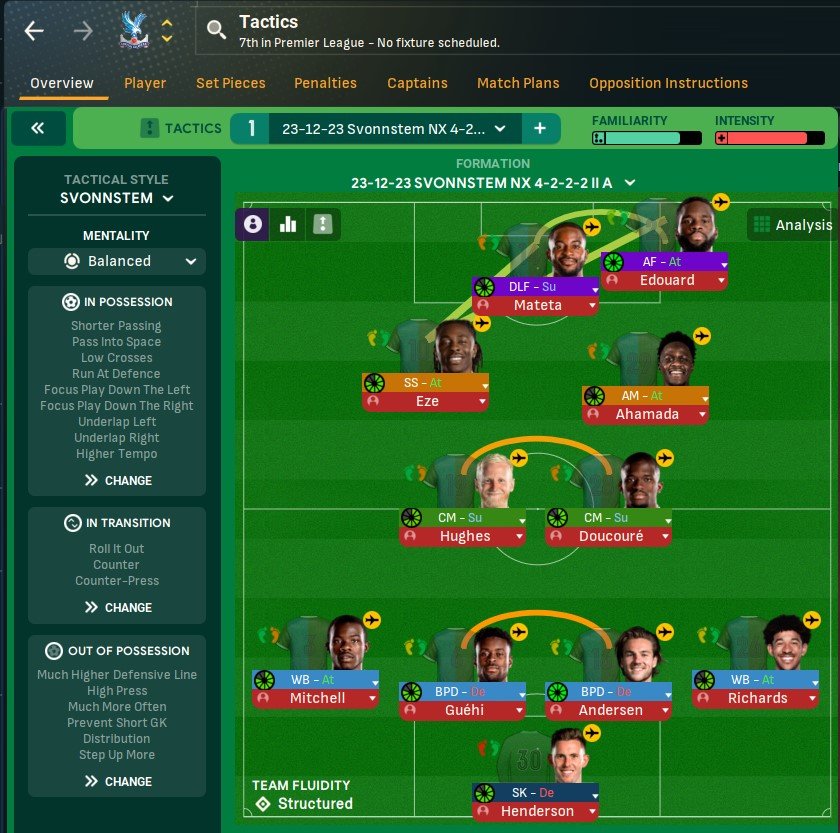Change the Out Of Possession instructions
The height and width of the screenshot is (833, 840).
[x=118, y=781]
